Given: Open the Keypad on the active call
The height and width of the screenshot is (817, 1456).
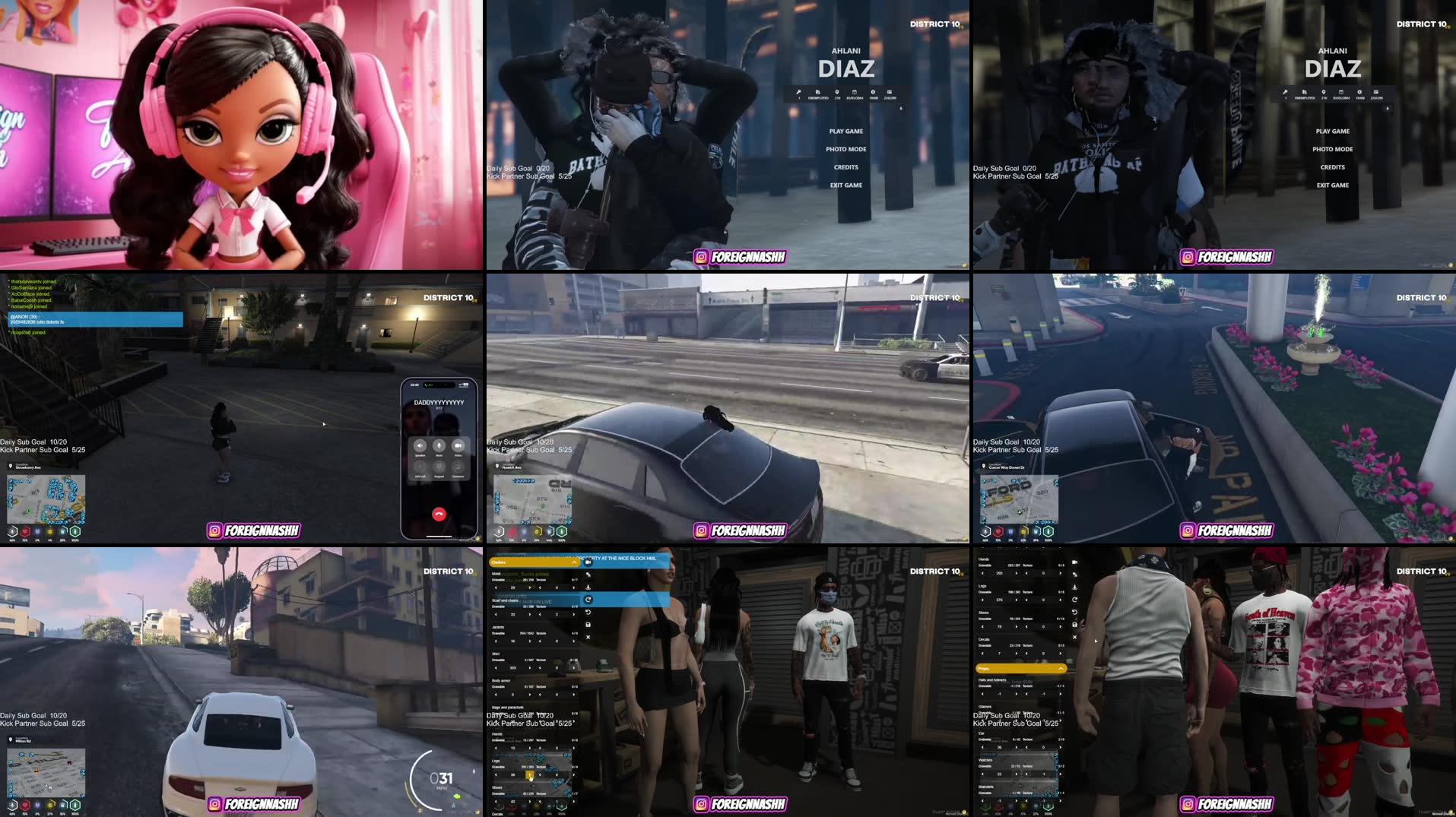Looking at the screenshot, I should pyautogui.click(x=439, y=468).
